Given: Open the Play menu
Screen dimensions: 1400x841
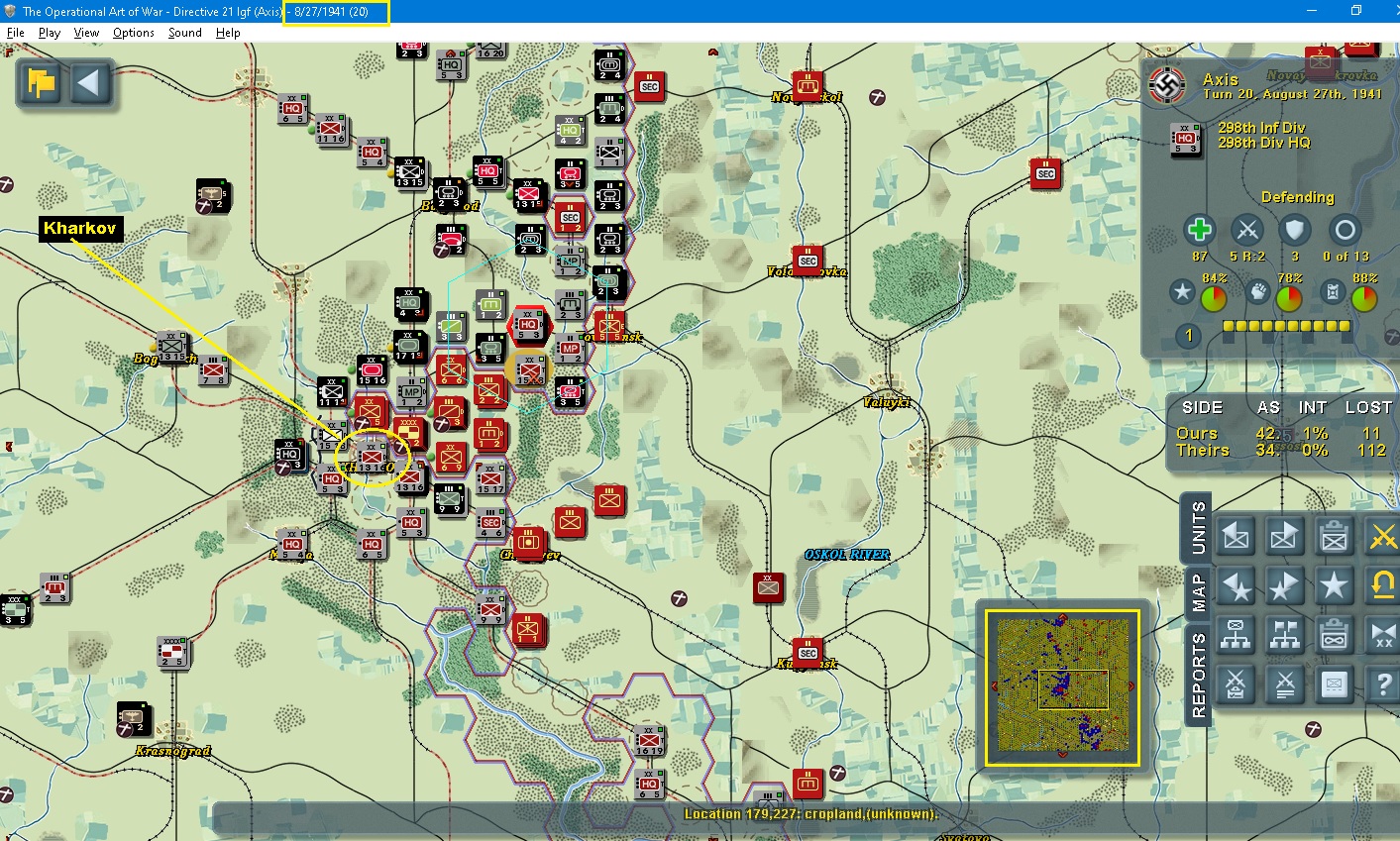Looking at the screenshot, I should click(x=49, y=32).
